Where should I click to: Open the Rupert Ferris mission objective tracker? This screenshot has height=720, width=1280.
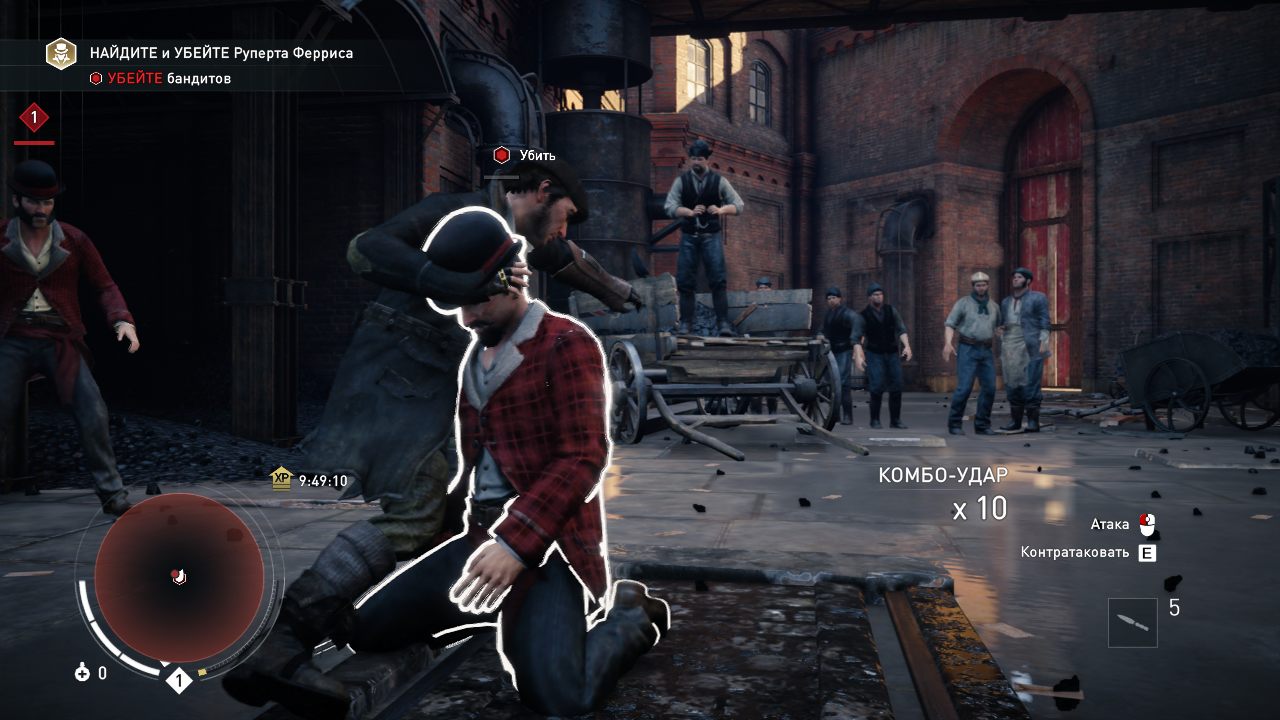61,53
